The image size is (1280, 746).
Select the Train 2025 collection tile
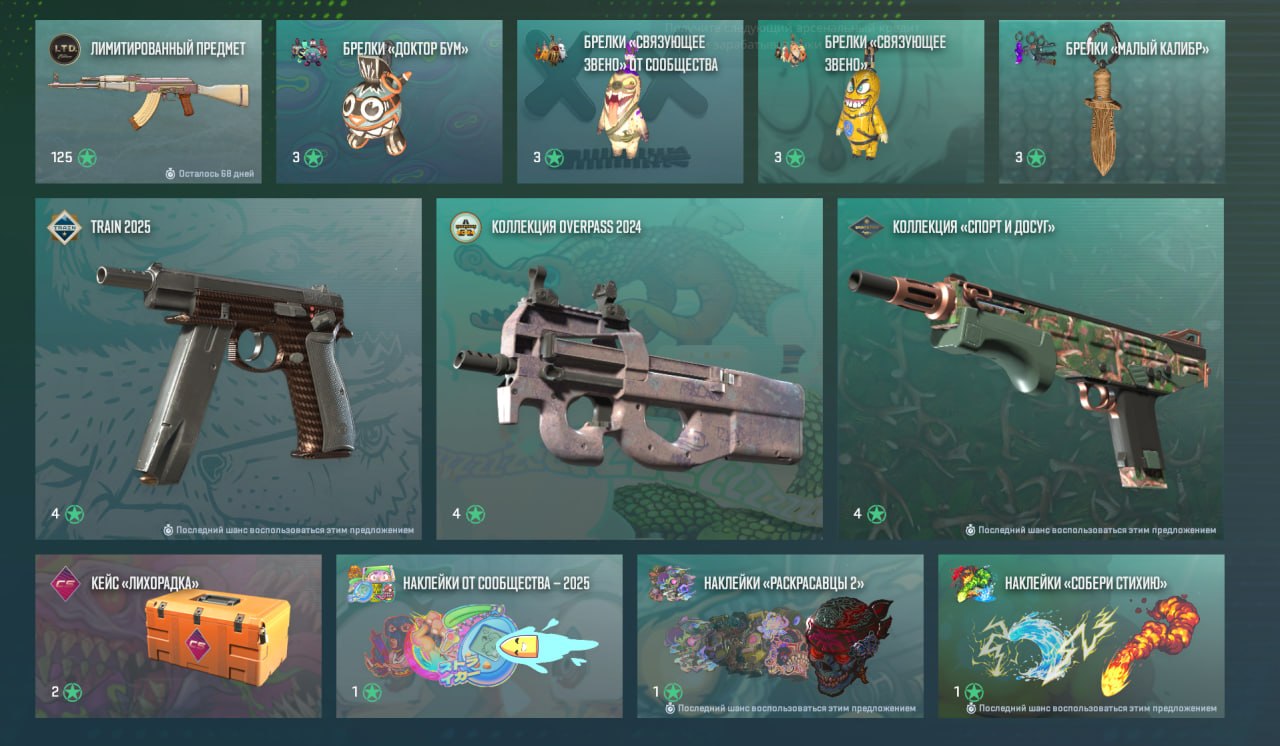pyautogui.click(x=228, y=369)
